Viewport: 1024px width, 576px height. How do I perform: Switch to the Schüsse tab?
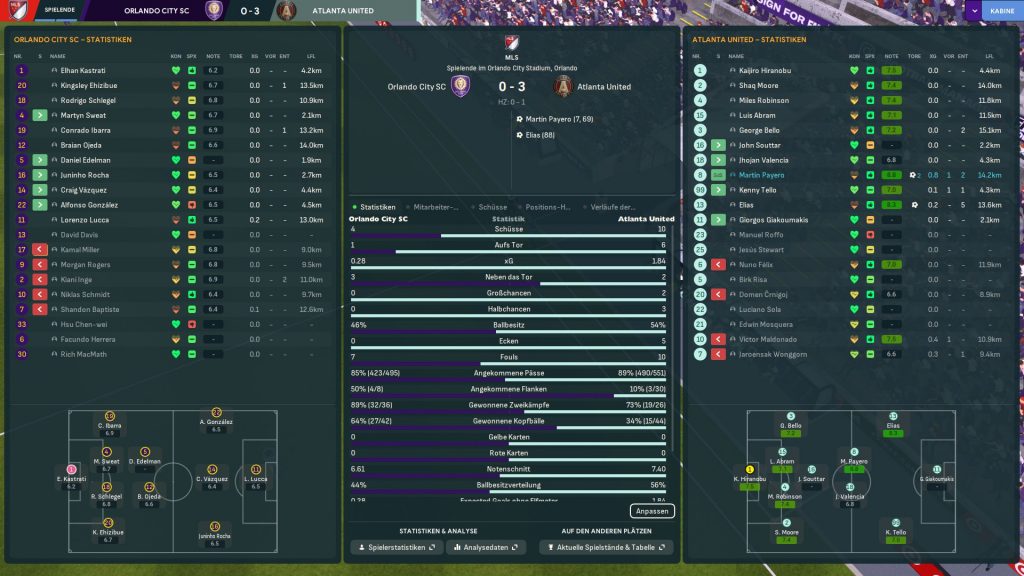click(493, 207)
